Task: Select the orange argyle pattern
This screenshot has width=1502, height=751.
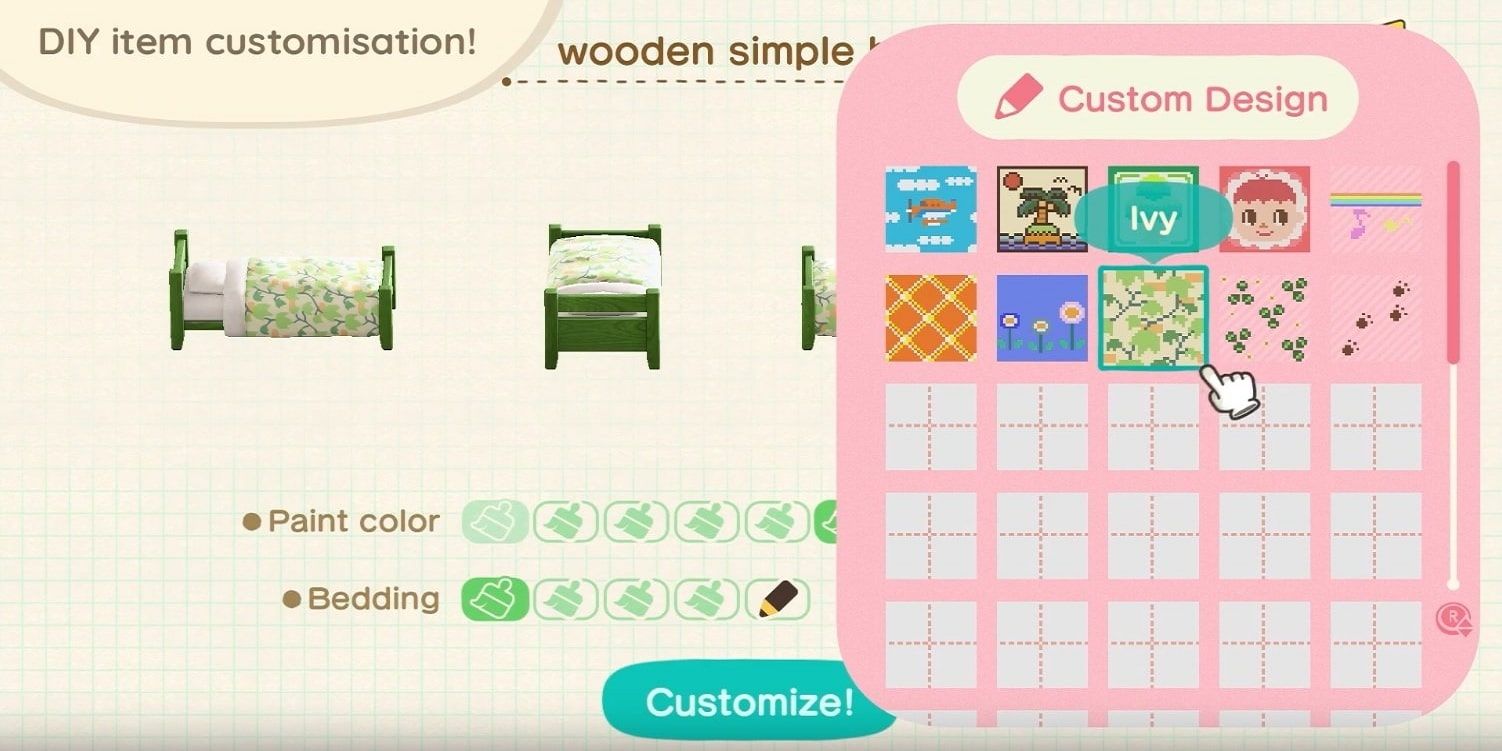Action: click(929, 318)
